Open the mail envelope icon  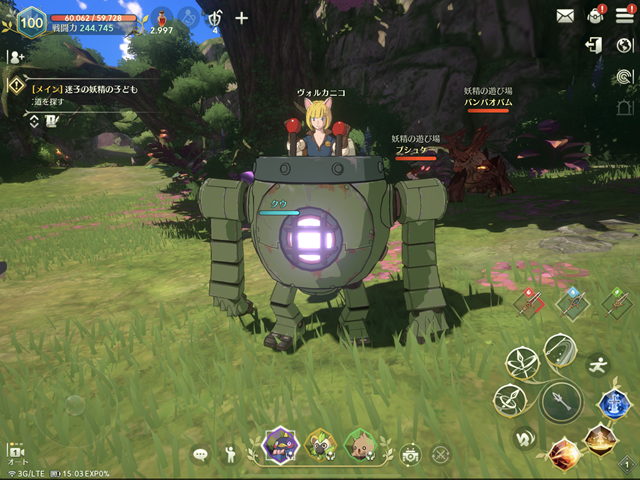point(566,15)
